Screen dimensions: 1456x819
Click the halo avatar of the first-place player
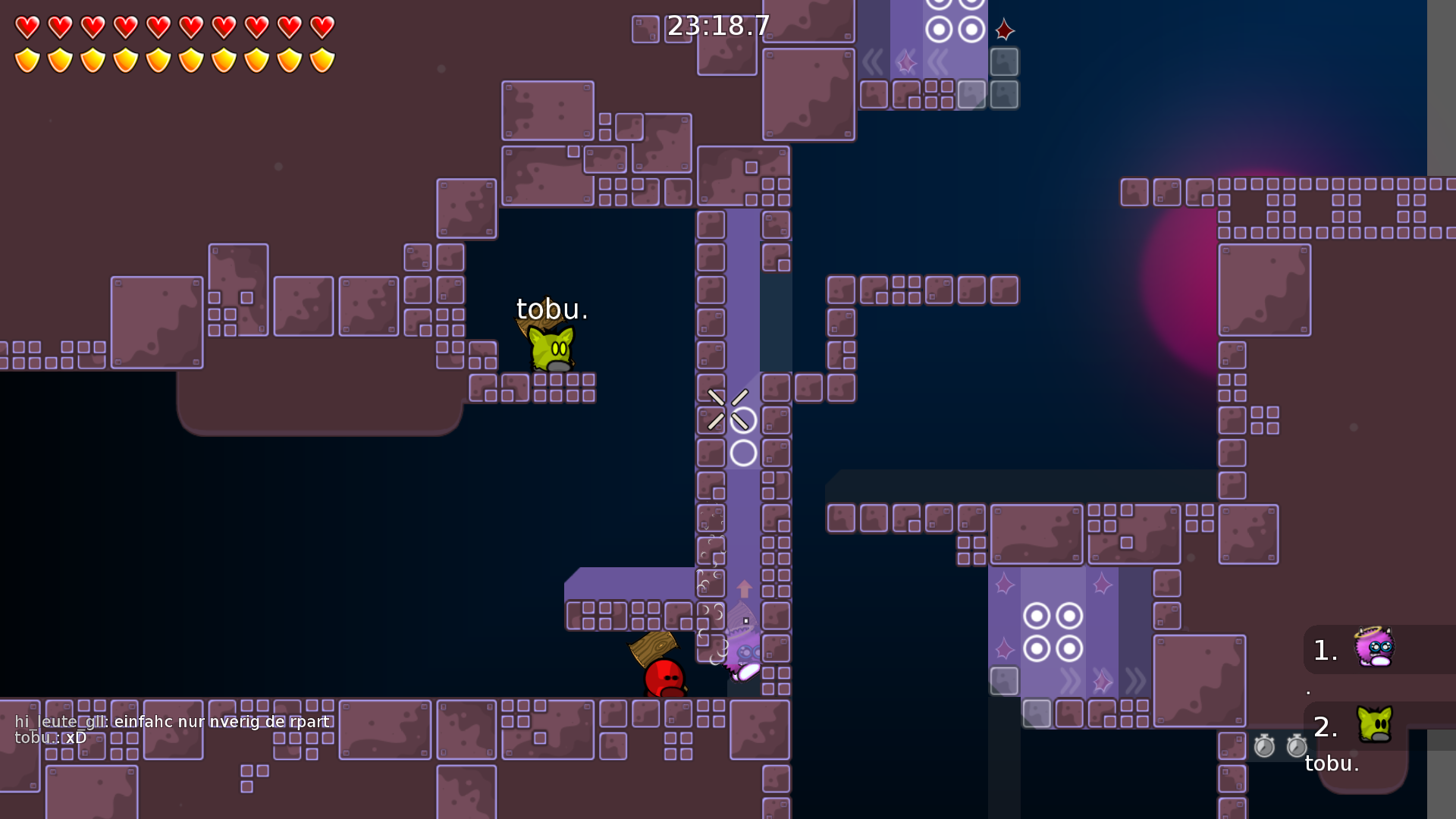click(x=1376, y=648)
